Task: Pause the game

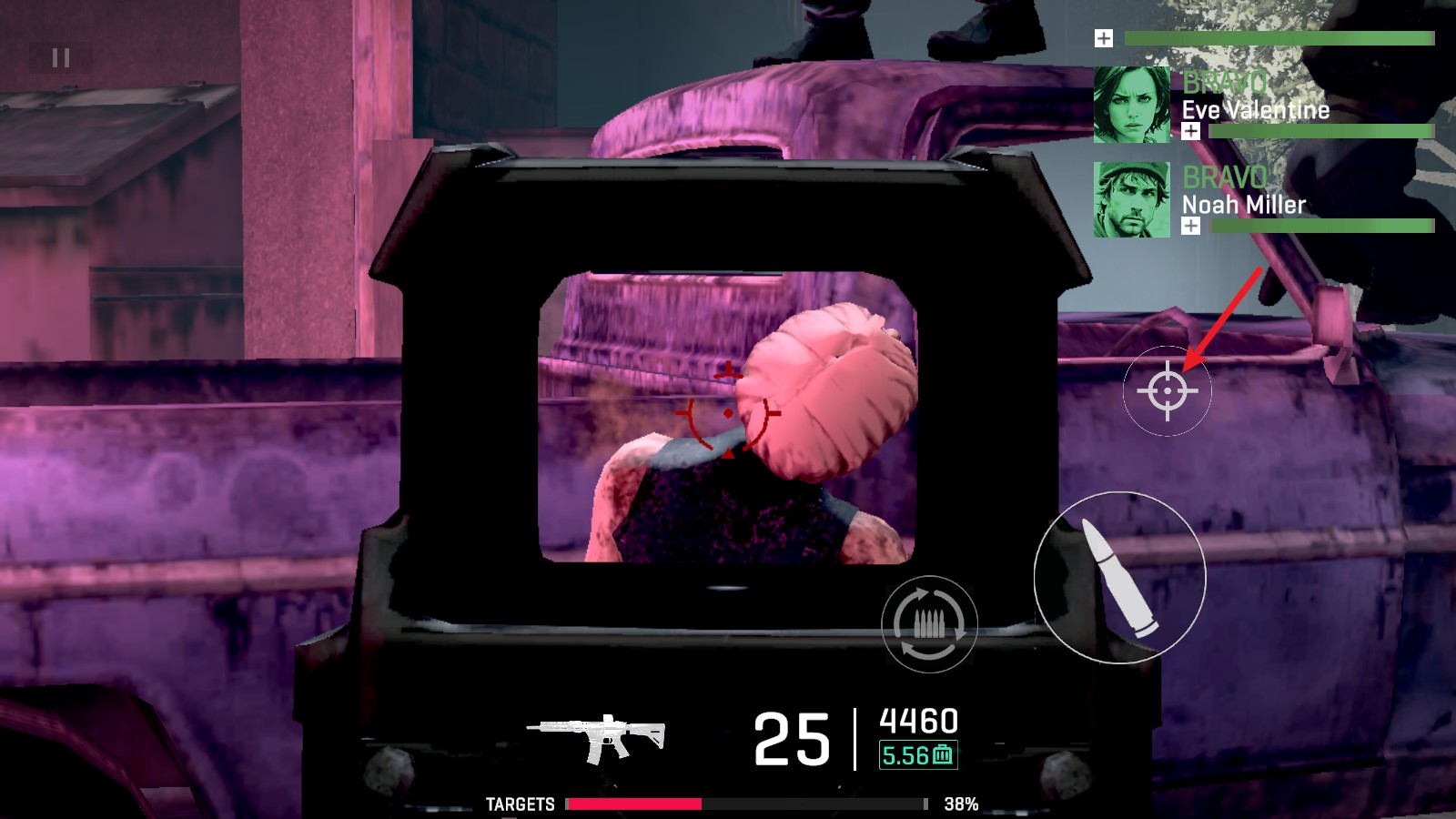Action: coord(61,58)
